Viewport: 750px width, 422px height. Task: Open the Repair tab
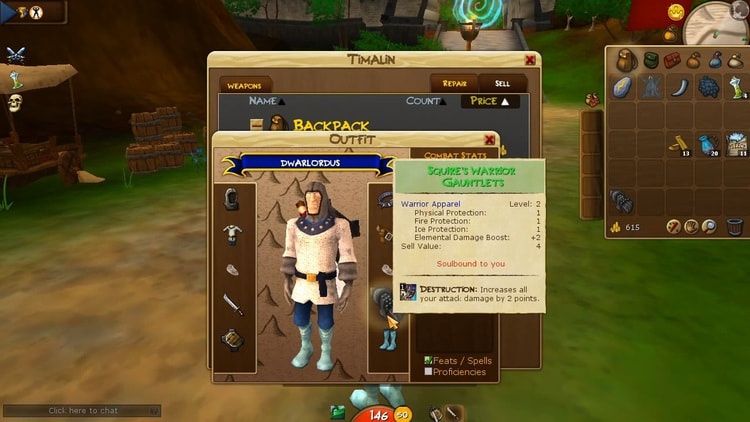(x=454, y=84)
